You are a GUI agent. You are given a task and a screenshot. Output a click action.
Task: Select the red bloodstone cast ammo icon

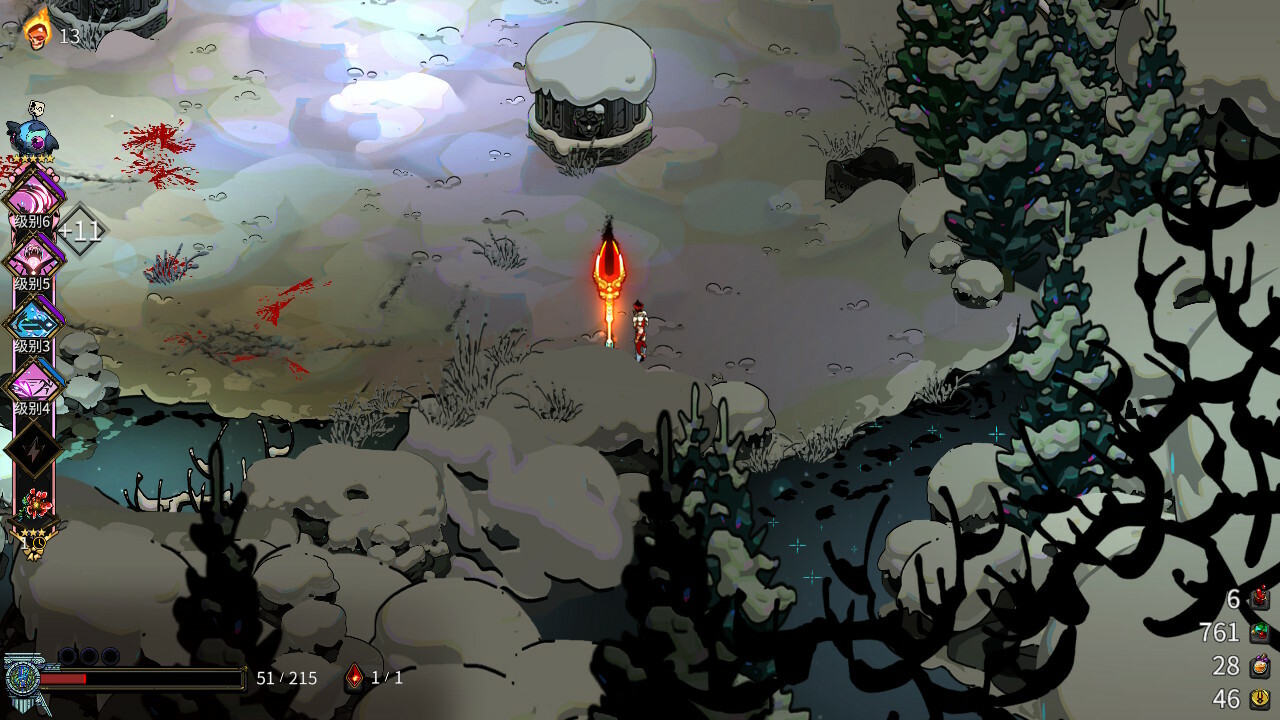tap(354, 677)
